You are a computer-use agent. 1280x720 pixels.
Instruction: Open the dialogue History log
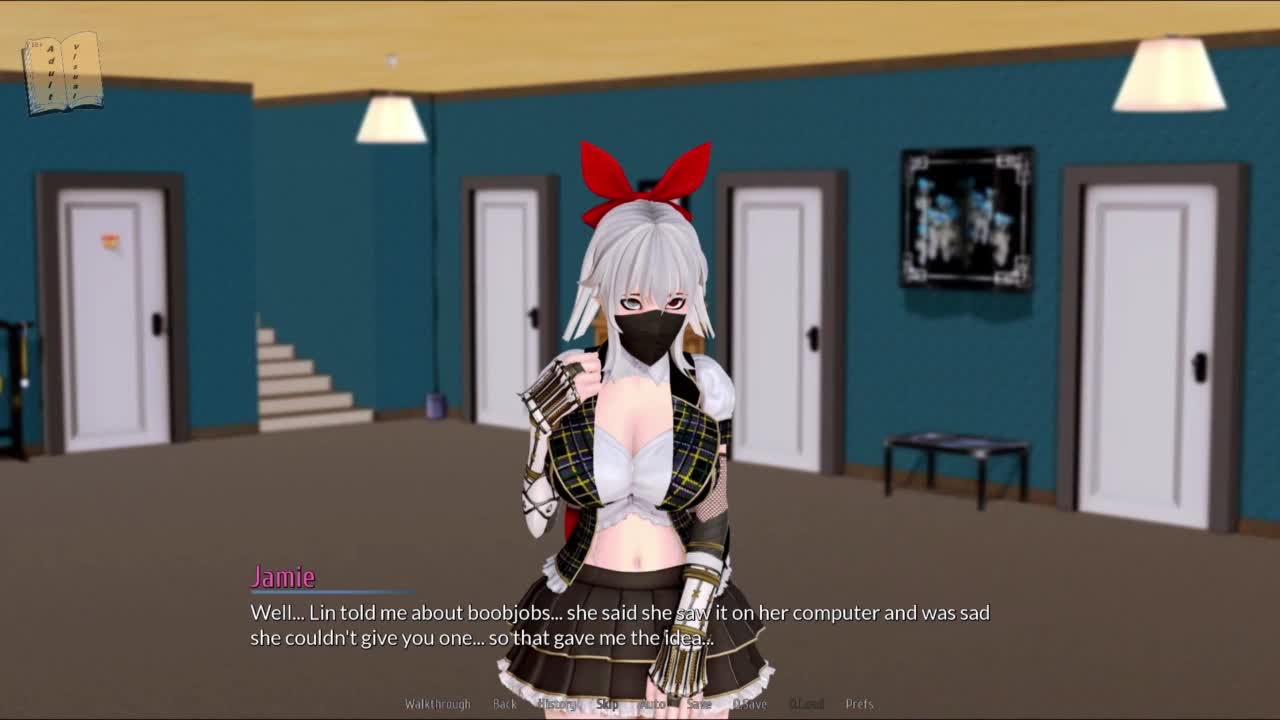coord(557,704)
